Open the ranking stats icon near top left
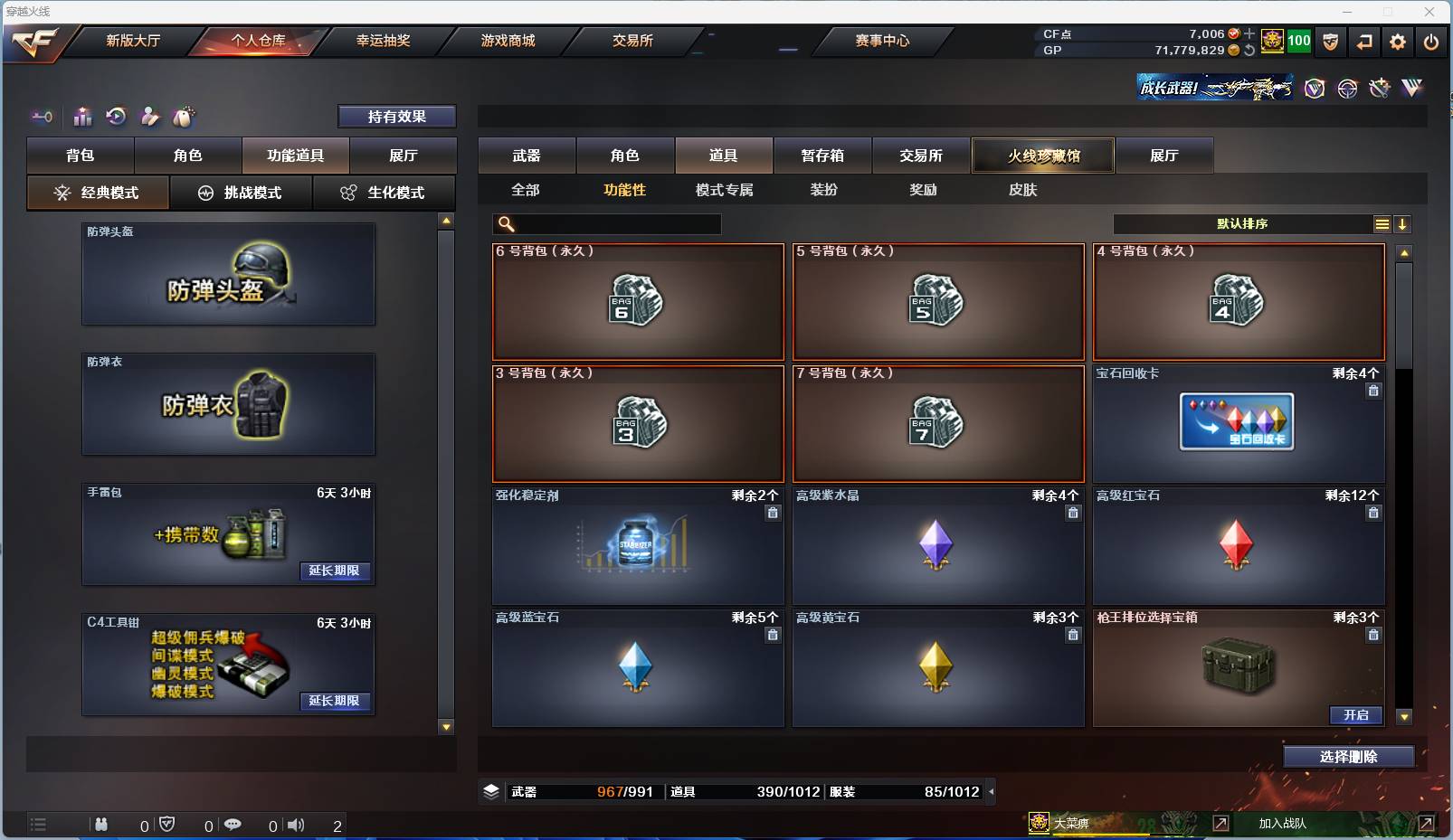The width and height of the screenshot is (1453, 840). click(82, 117)
